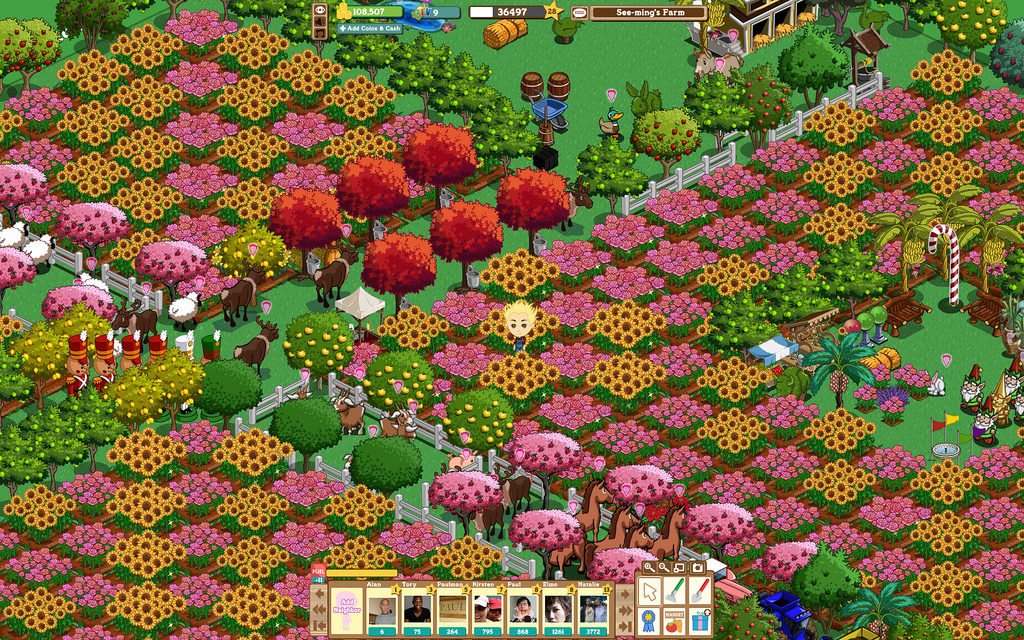1024x640 pixels.
Task: Click the Add Coins & Cash button
Action: point(369,28)
